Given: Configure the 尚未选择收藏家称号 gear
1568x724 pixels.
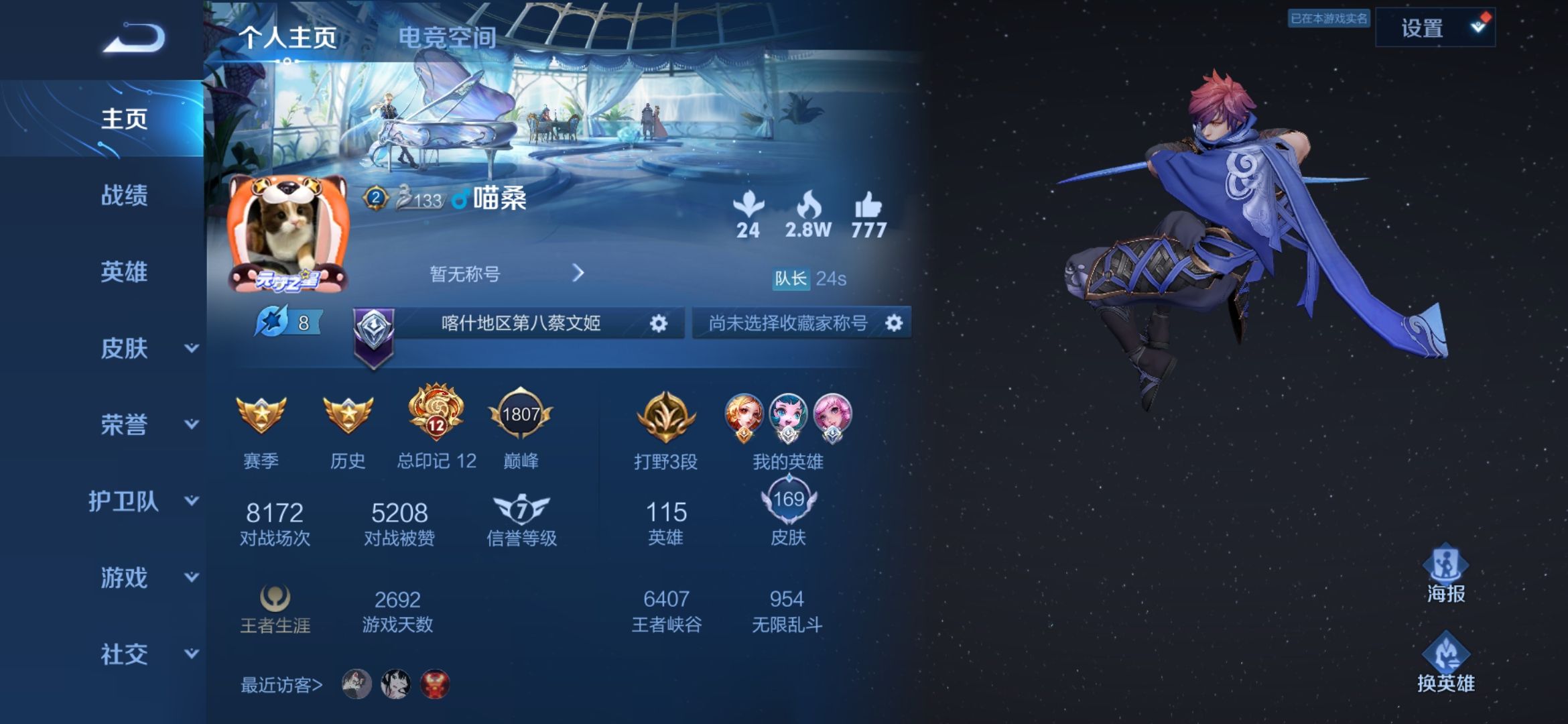Looking at the screenshot, I should click(x=894, y=324).
